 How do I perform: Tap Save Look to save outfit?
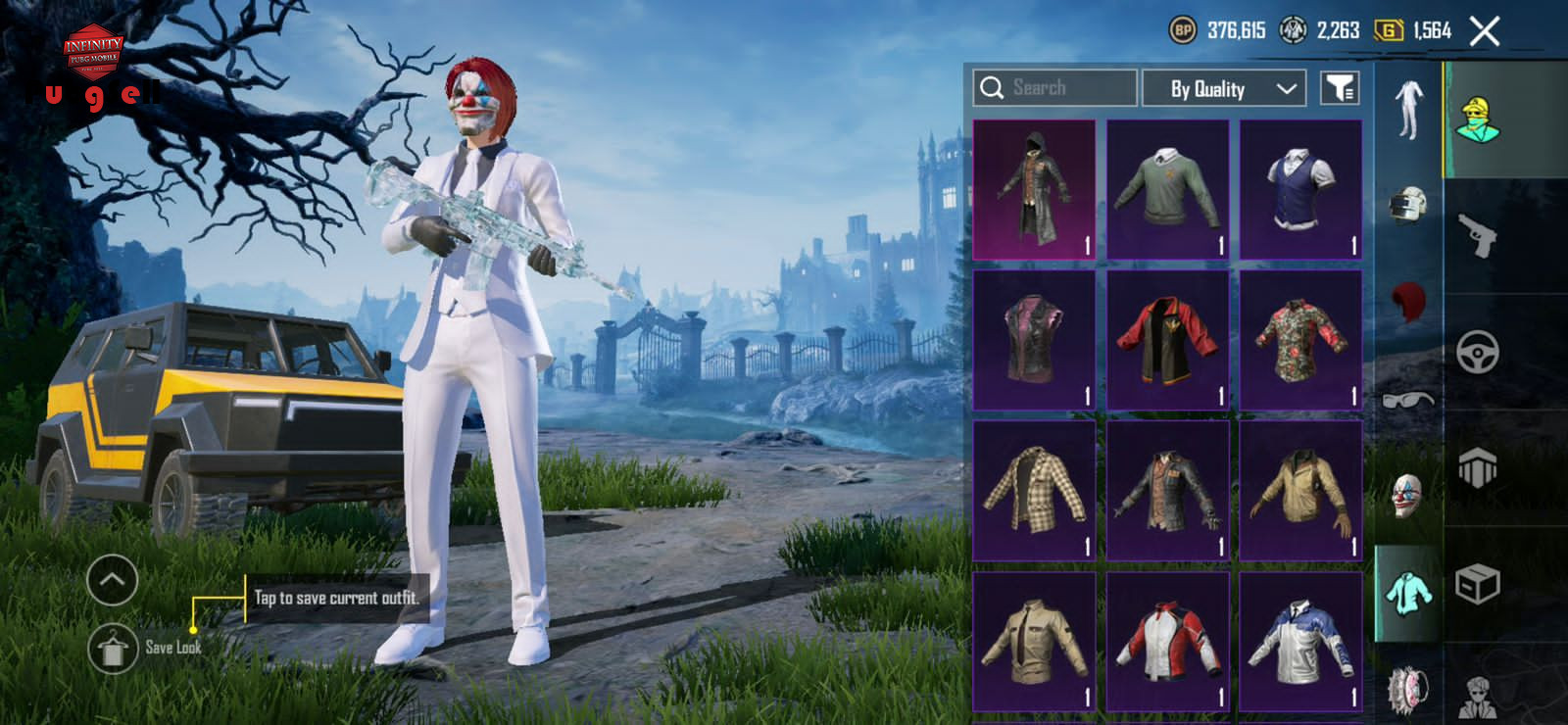pos(113,648)
